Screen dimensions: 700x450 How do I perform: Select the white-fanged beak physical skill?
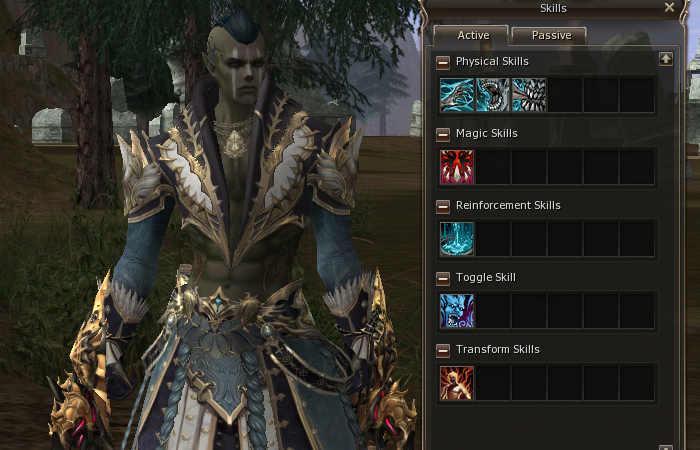coord(529,95)
